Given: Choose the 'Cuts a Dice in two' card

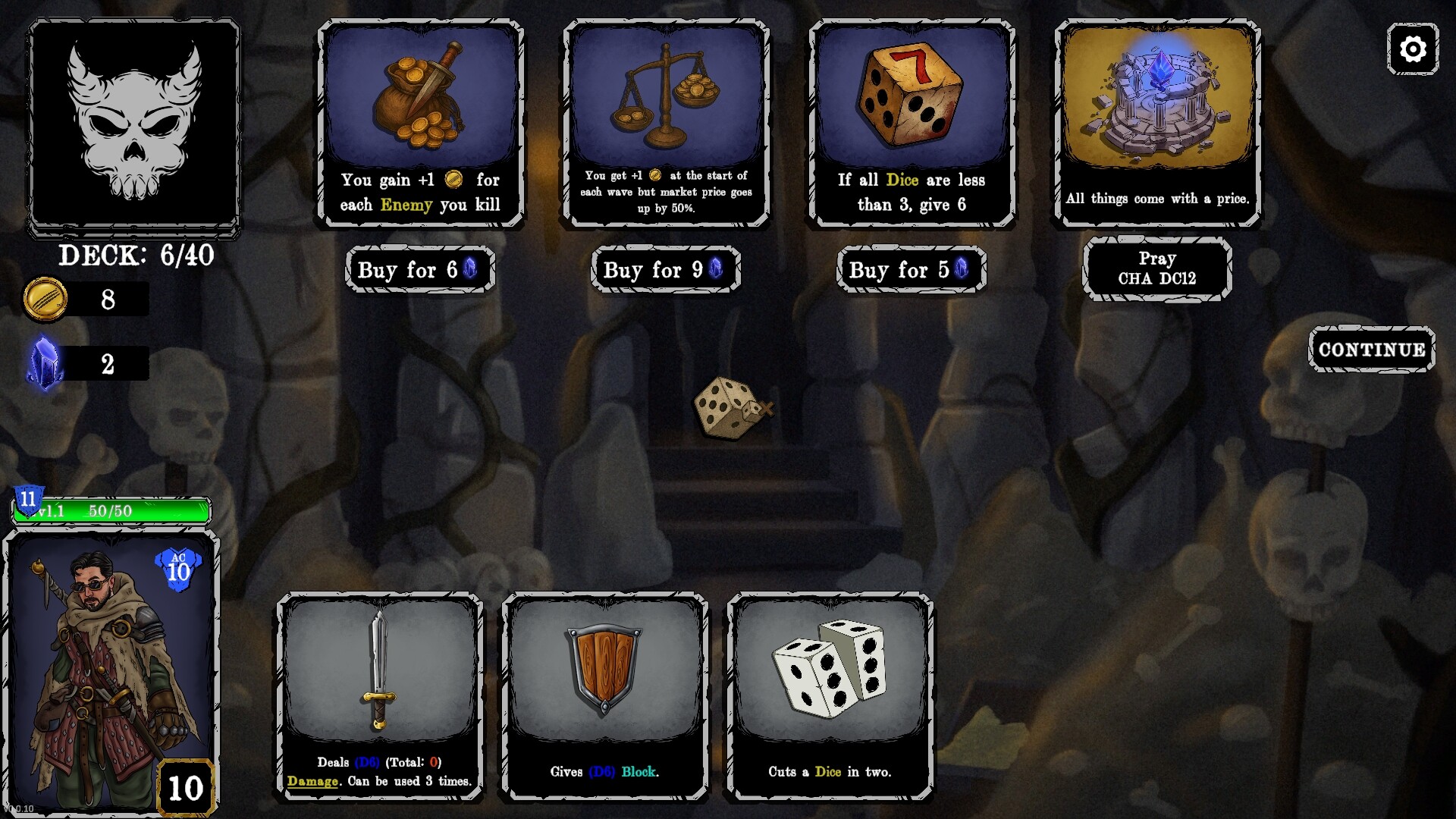Looking at the screenshot, I should coord(830,695).
